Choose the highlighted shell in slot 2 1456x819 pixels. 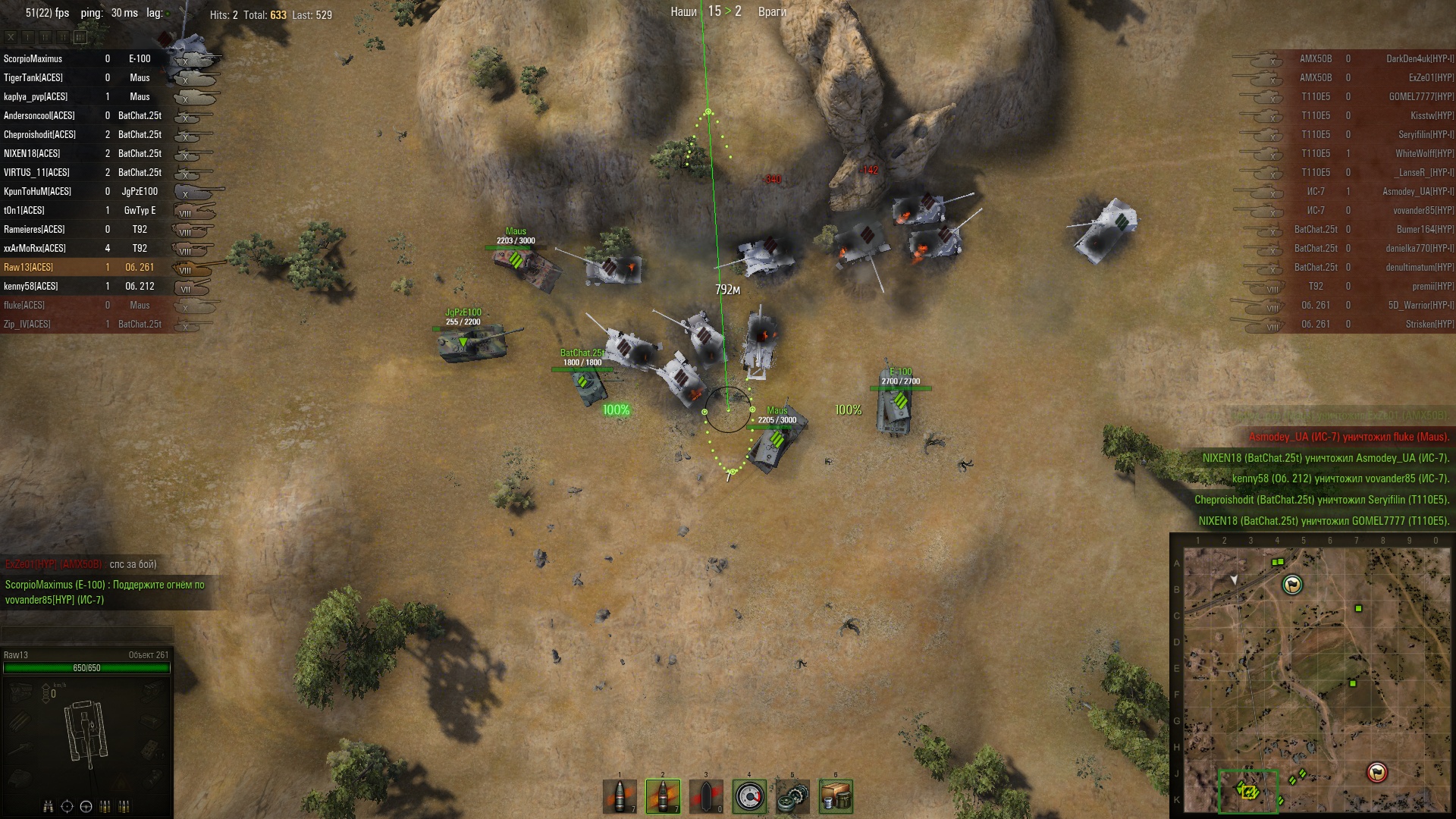pos(663,796)
